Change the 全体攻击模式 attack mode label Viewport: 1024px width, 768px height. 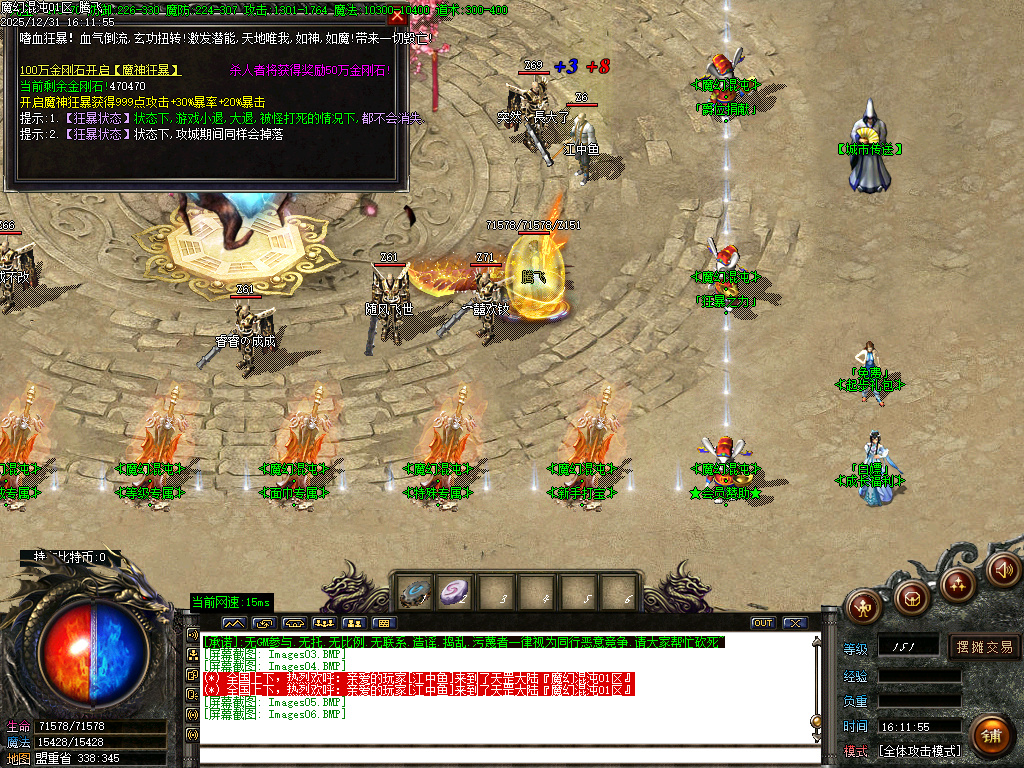pyautogui.click(x=918, y=751)
